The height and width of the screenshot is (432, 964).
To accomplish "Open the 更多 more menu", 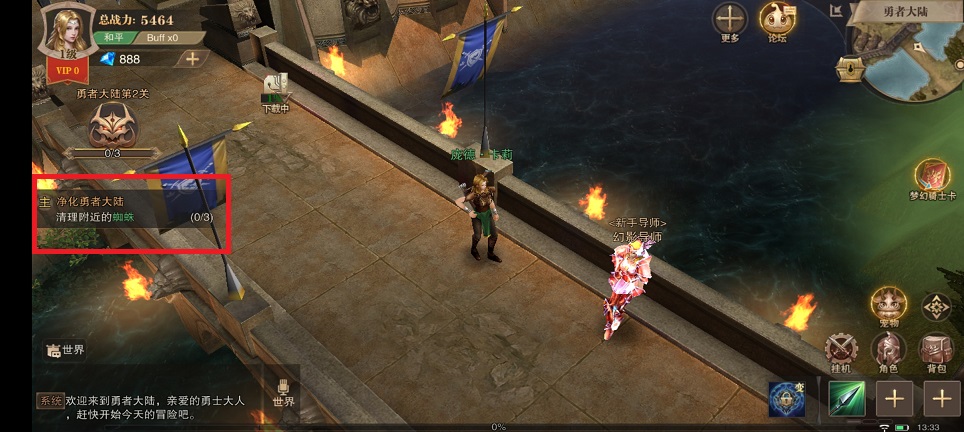I will point(729,19).
